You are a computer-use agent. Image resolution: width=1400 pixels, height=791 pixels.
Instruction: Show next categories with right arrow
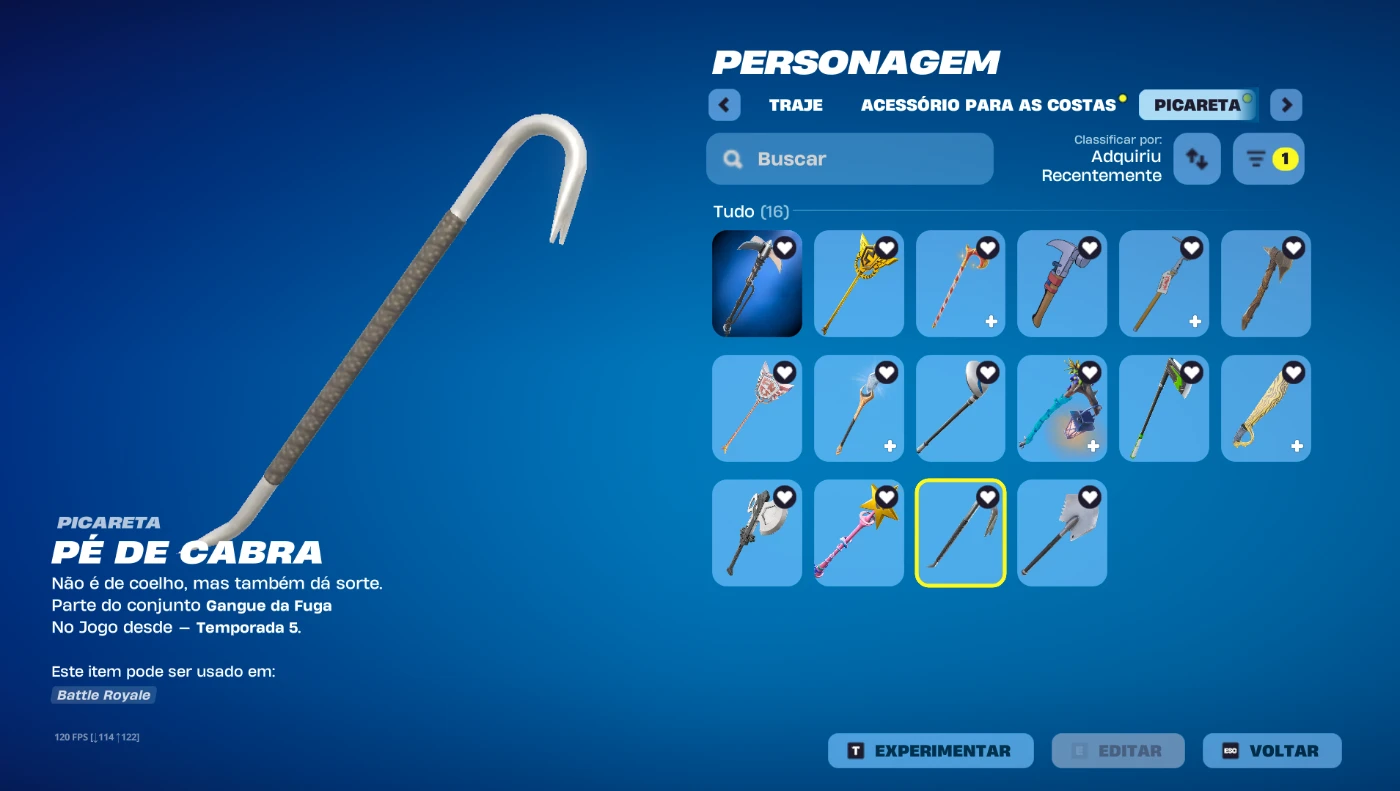pos(1286,105)
